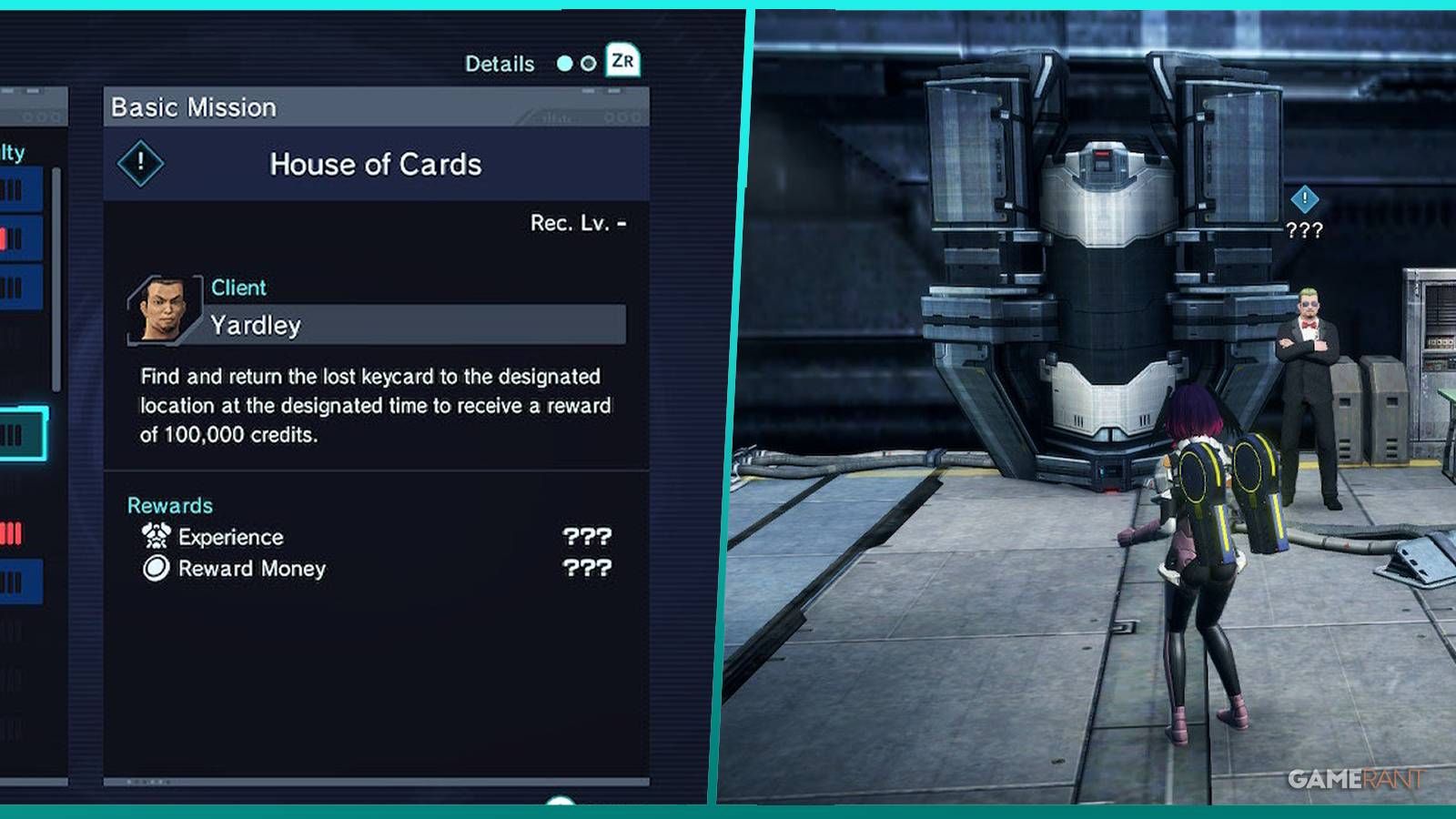Toggle the second page indicator dot
1456x819 pixels.
click(x=588, y=64)
